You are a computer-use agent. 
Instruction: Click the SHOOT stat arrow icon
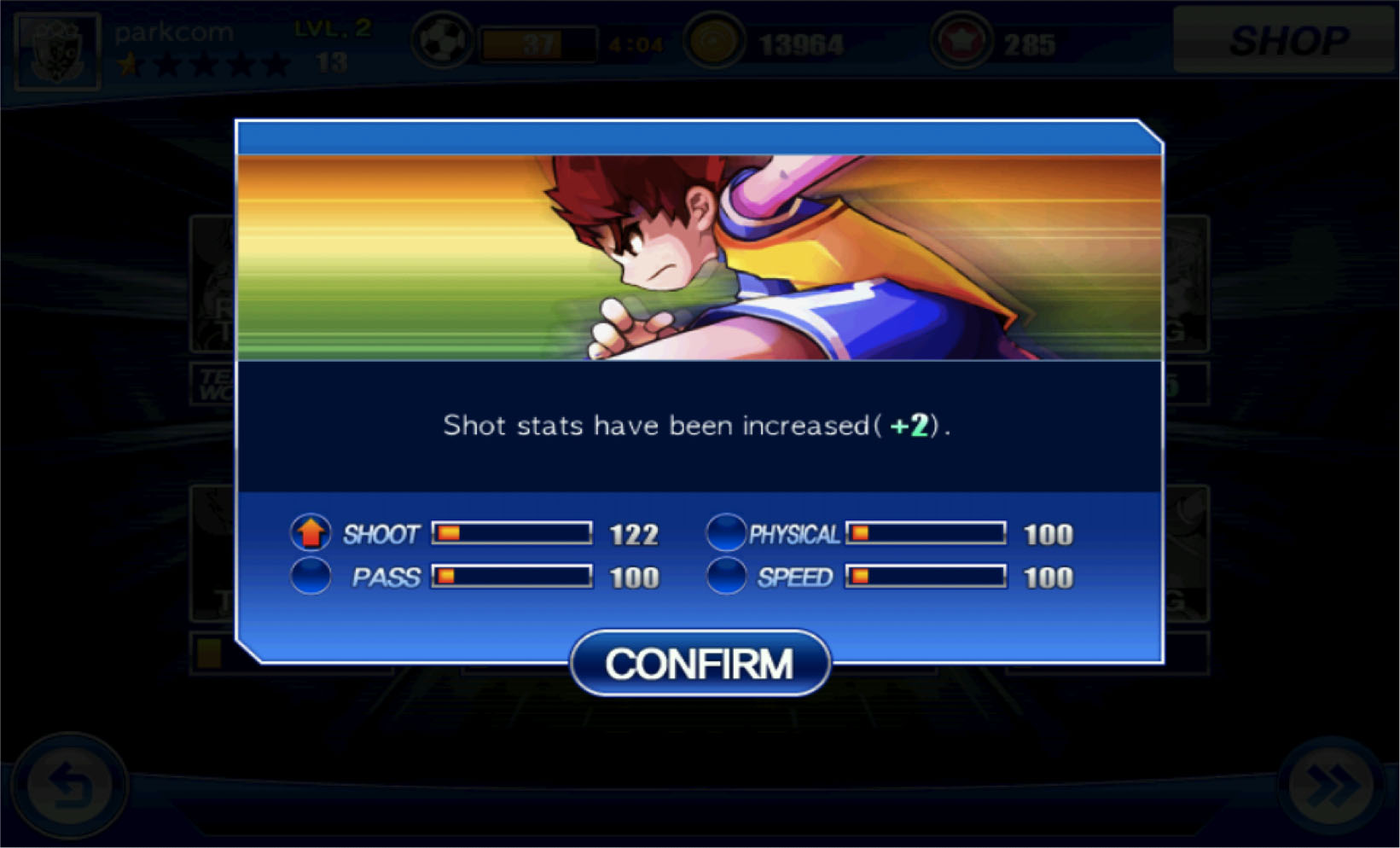tap(311, 533)
